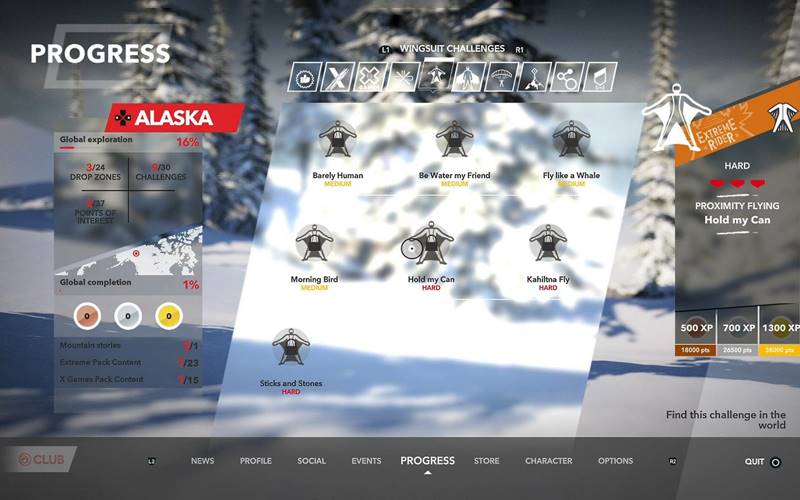800x500 pixels.
Task: Switch to the Character menu
Action: [549, 461]
